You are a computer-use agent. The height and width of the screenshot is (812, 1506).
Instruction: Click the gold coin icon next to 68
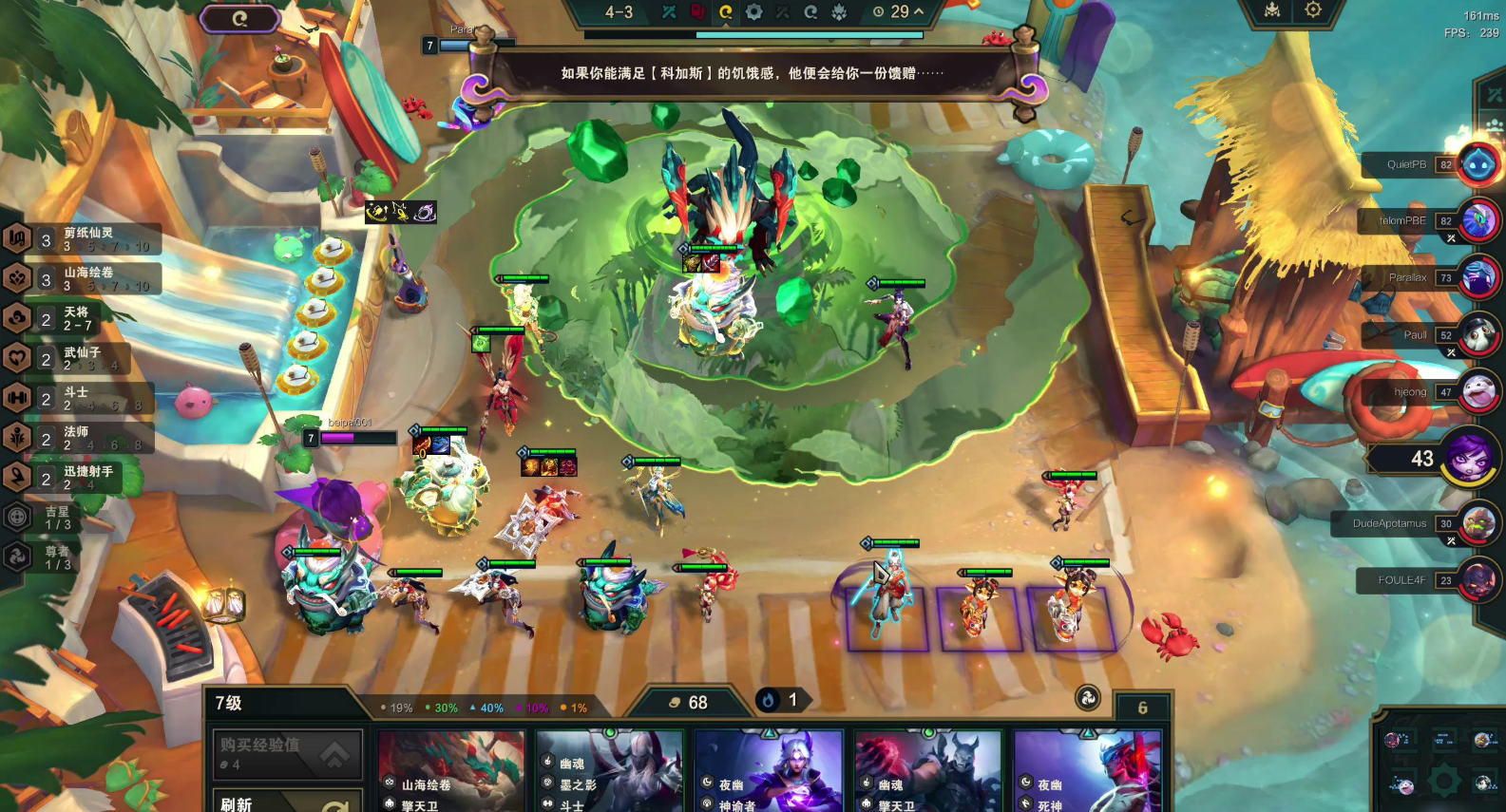coord(675,702)
